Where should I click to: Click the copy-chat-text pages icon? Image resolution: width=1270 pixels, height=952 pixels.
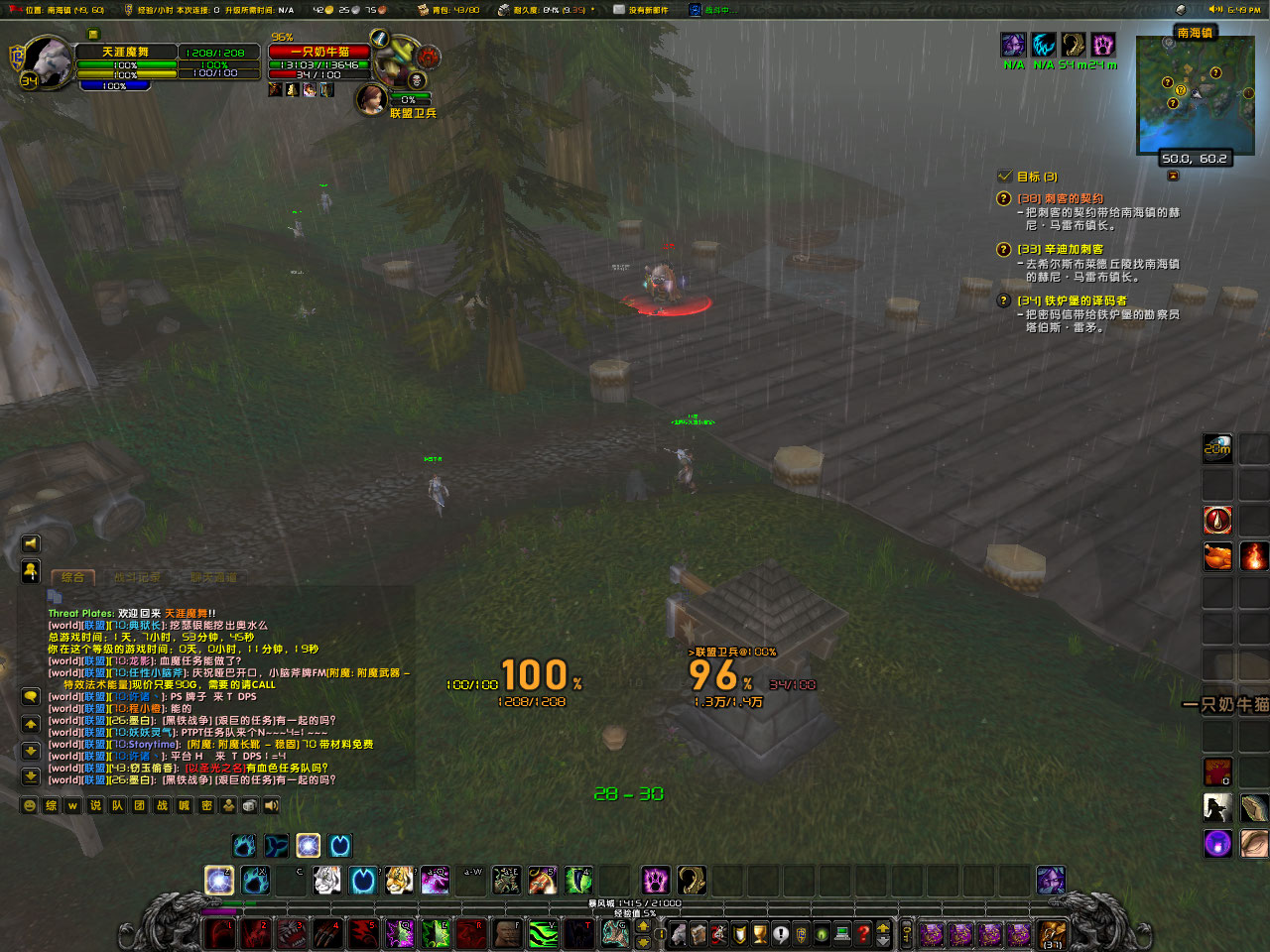(53, 595)
